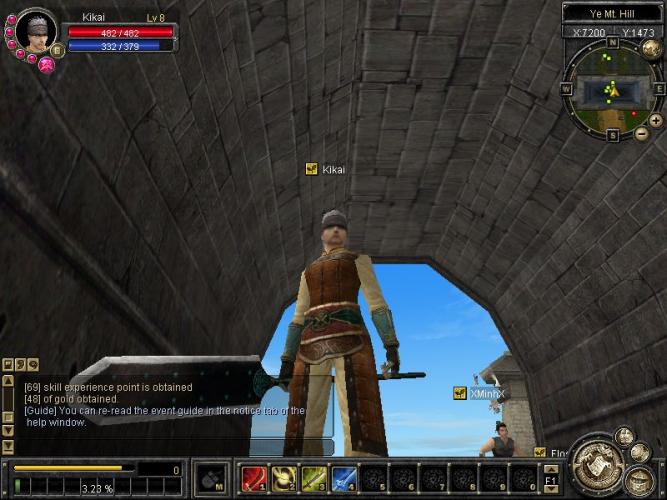Image resolution: width=667 pixels, height=500 pixels.
Task: Select the XMintX player name tag
Action: pyautogui.click(x=488, y=394)
